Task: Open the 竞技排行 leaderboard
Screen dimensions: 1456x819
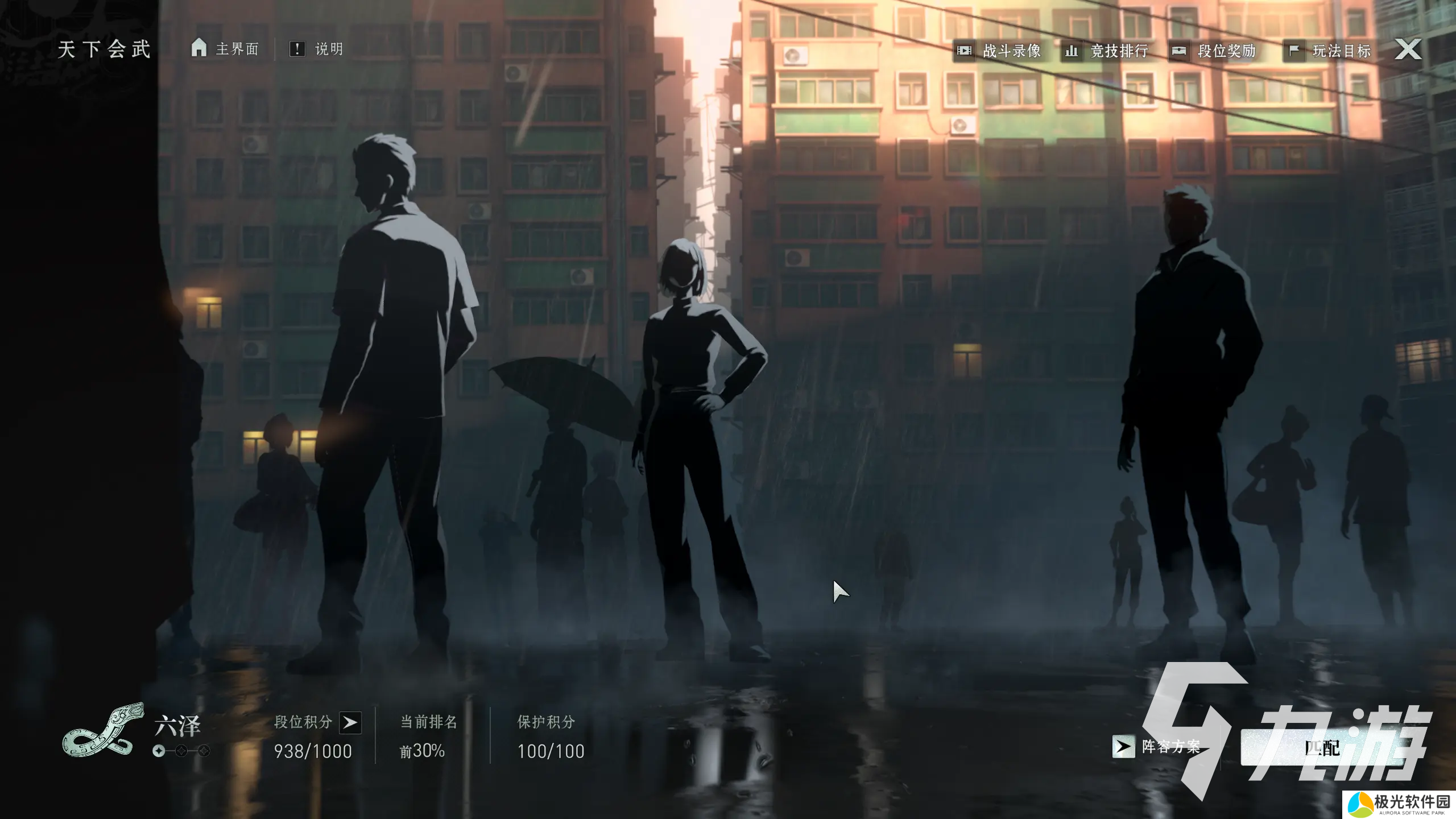Action: tap(1107, 51)
